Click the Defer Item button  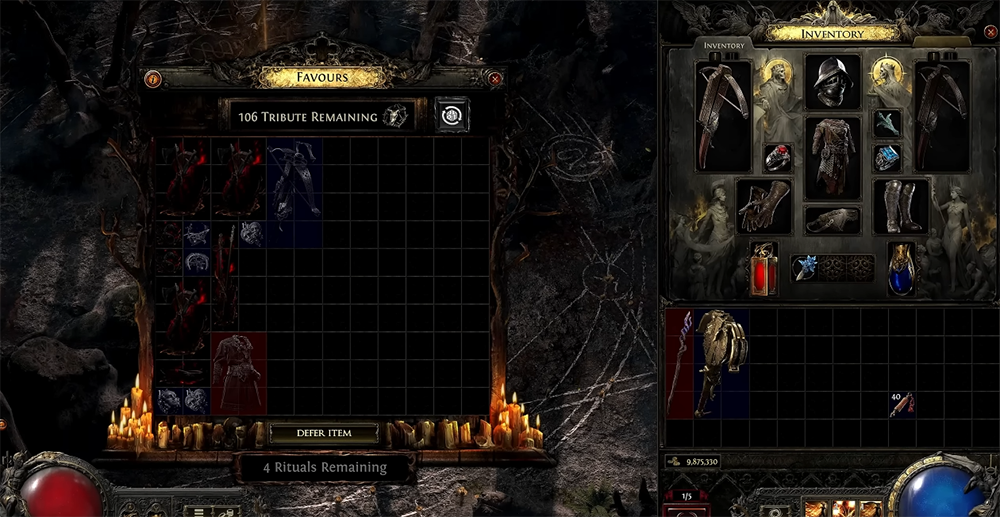pyautogui.click(x=325, y=433)
